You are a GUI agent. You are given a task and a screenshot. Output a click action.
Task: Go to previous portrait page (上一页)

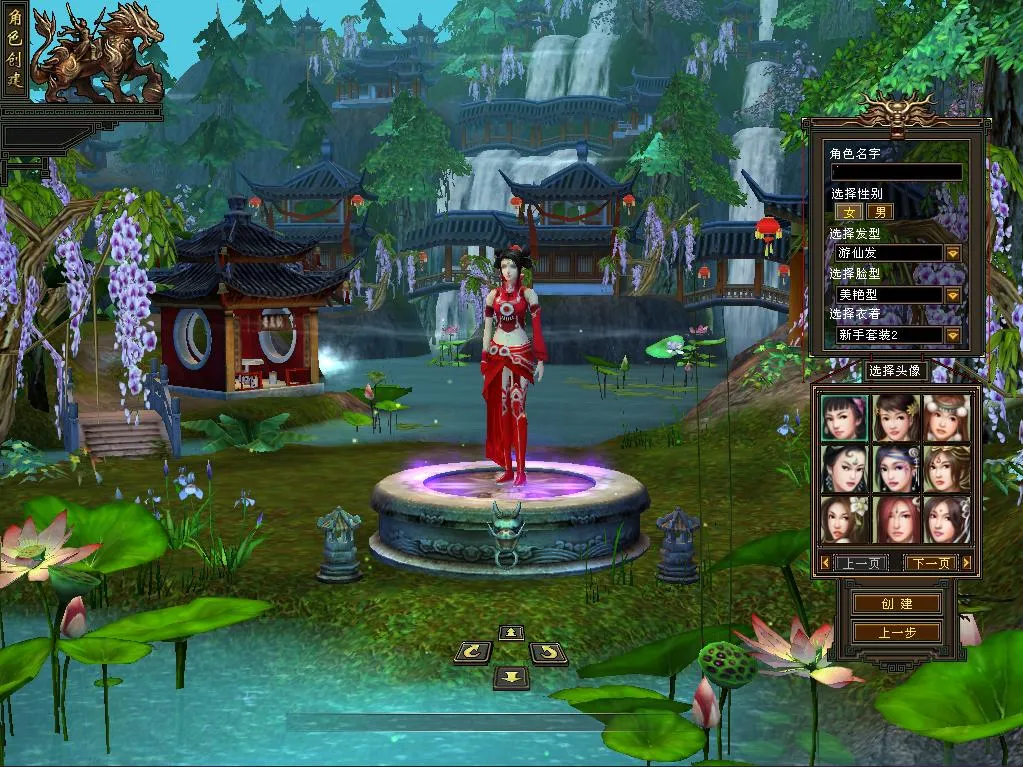pos(859,563)
